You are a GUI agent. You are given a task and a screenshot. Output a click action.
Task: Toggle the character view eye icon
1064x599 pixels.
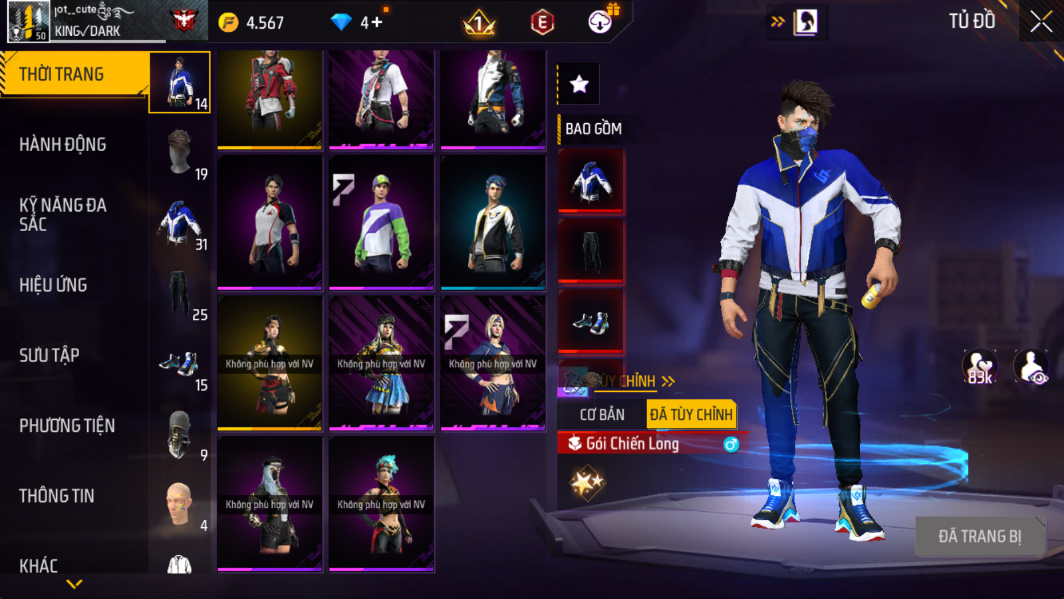(1030, 367)
